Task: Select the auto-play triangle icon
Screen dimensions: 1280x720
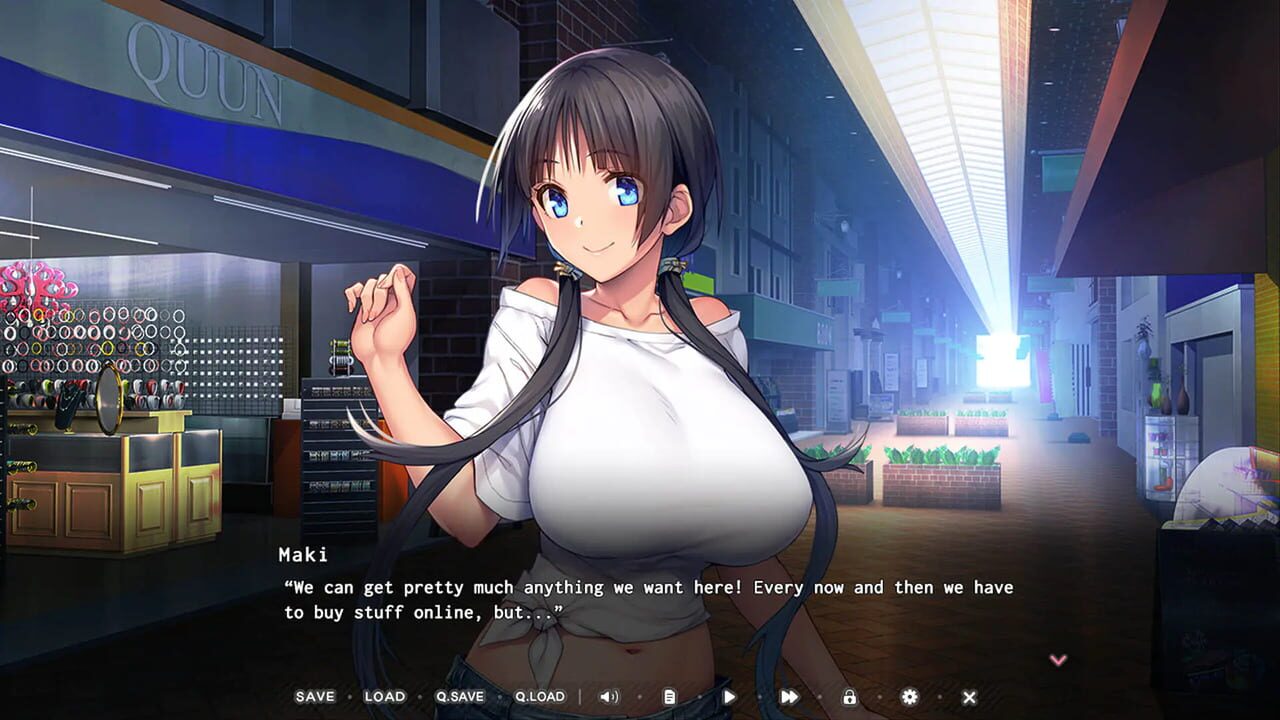Action: [x=730, y=696]
